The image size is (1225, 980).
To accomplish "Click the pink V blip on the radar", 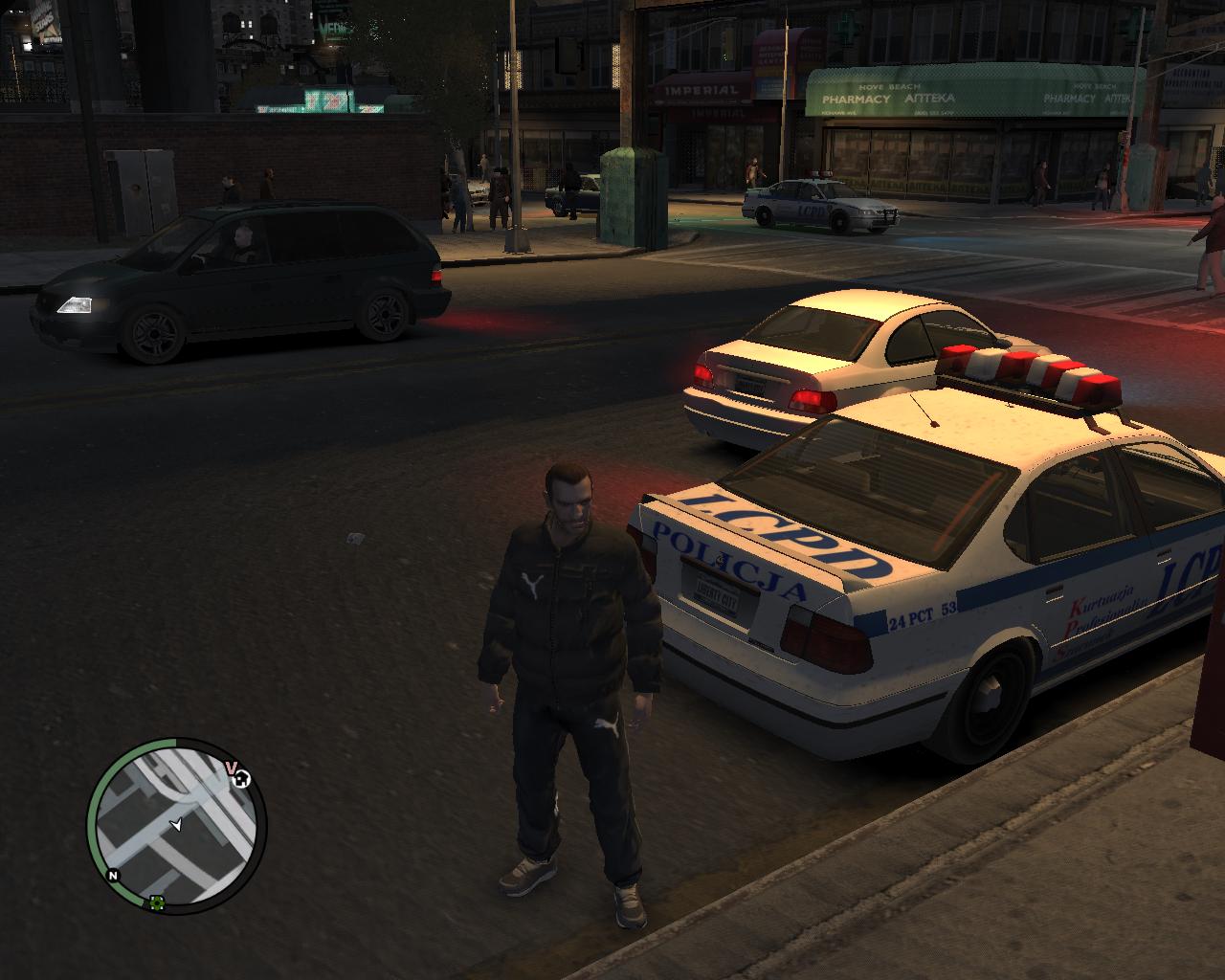I will pyautogui.click(x=231, y=768).
